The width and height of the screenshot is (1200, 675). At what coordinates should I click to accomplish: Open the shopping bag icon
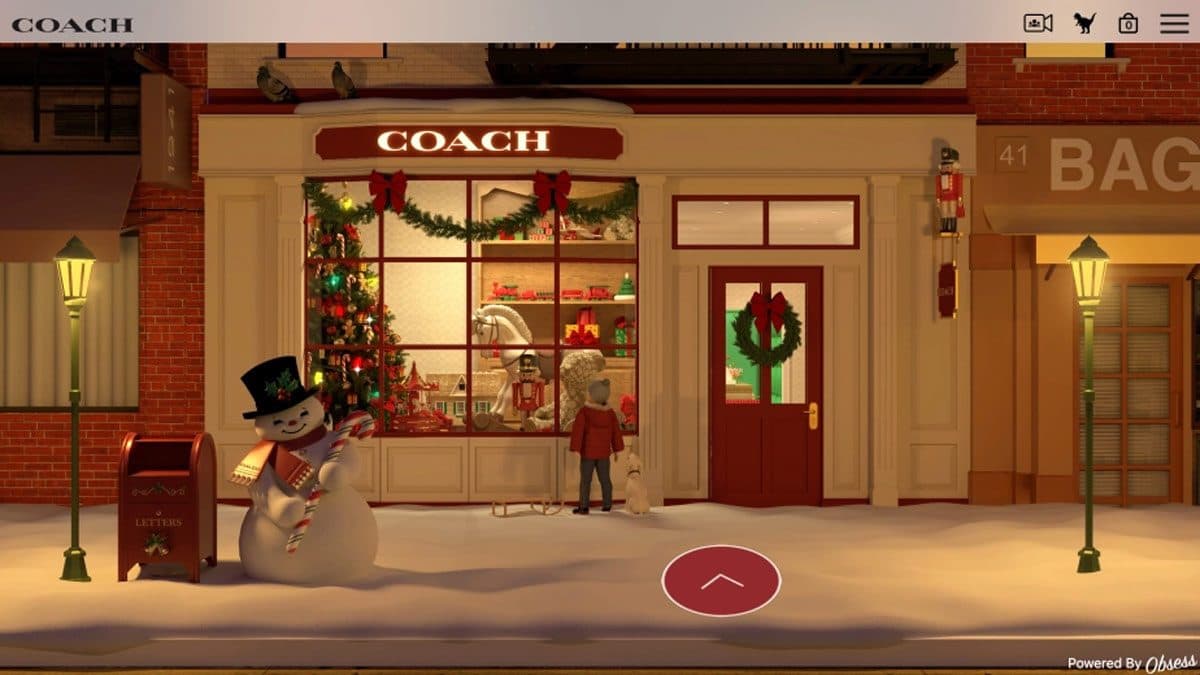click(1128, 23)
